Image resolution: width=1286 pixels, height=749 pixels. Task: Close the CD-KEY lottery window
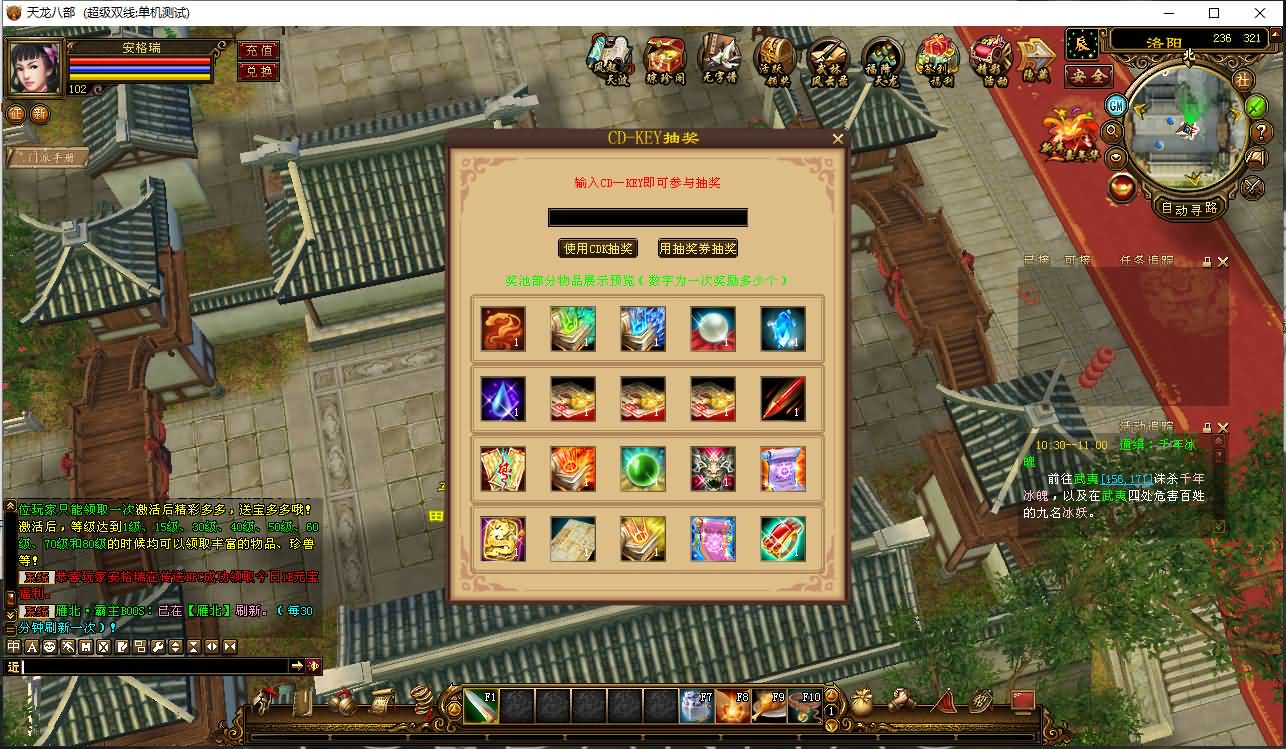[x=838, y=139]
